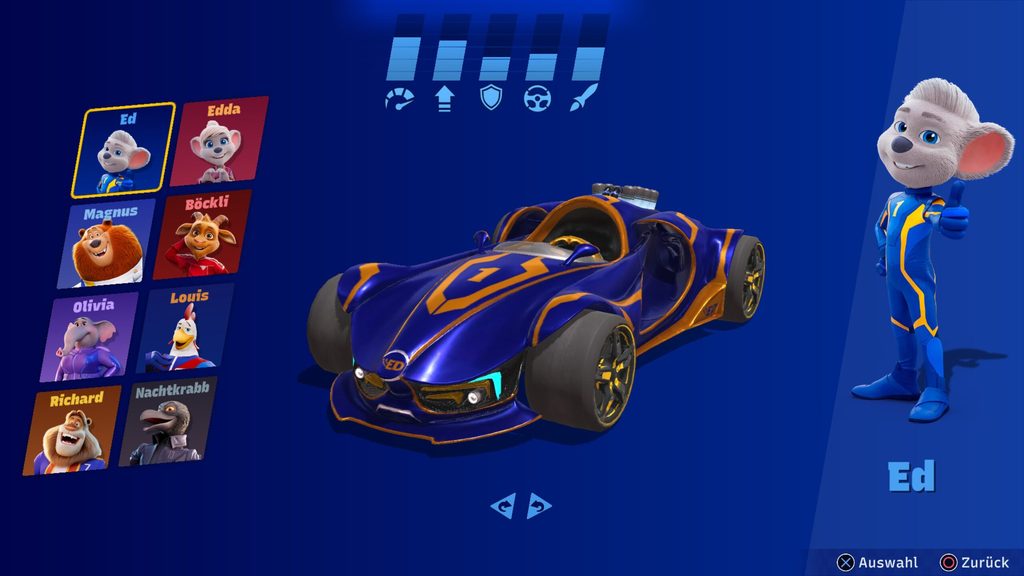Choose the Nachtkrabb character tile
The height and width of the screenshot is (576, 1024).
point(167,422)
